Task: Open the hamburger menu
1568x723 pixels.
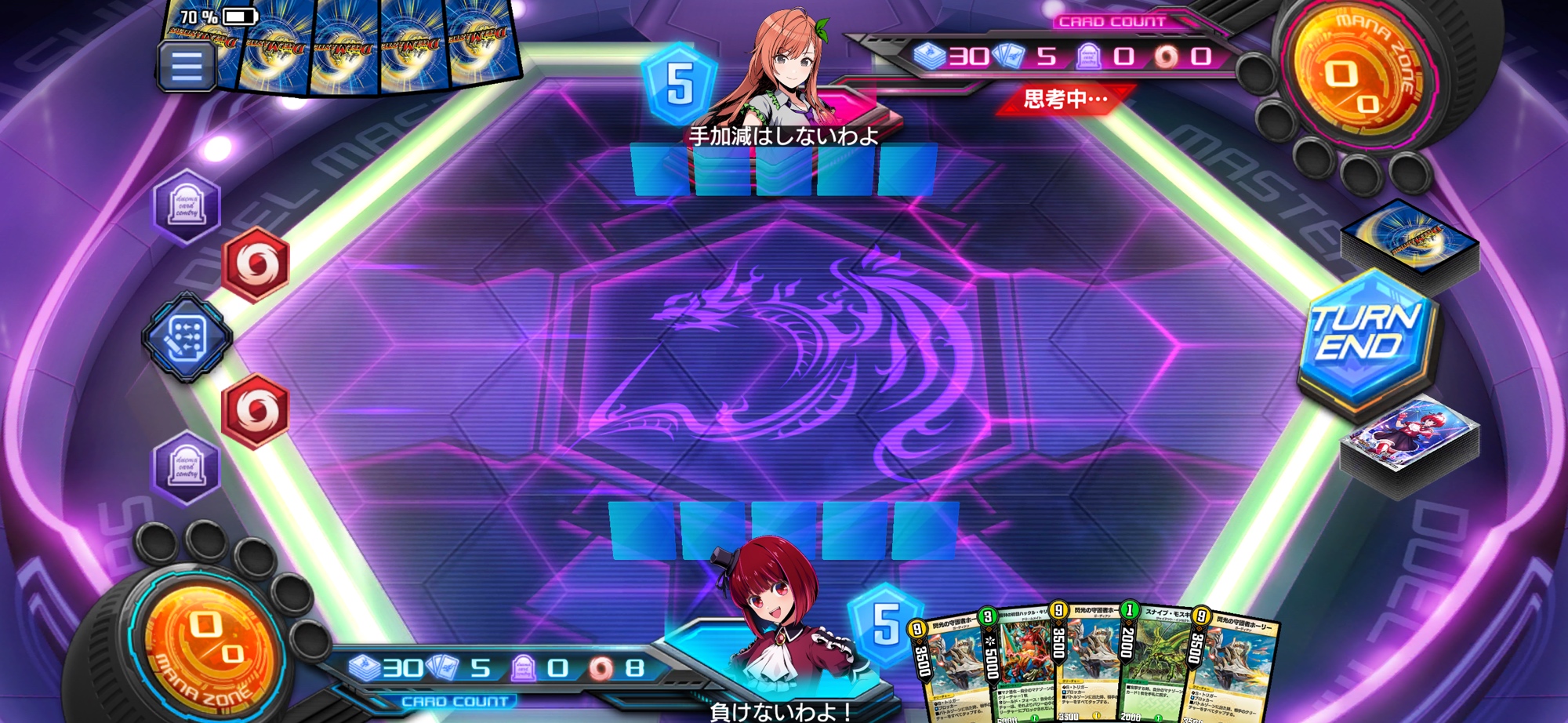Action: click(x=186, y=66)
